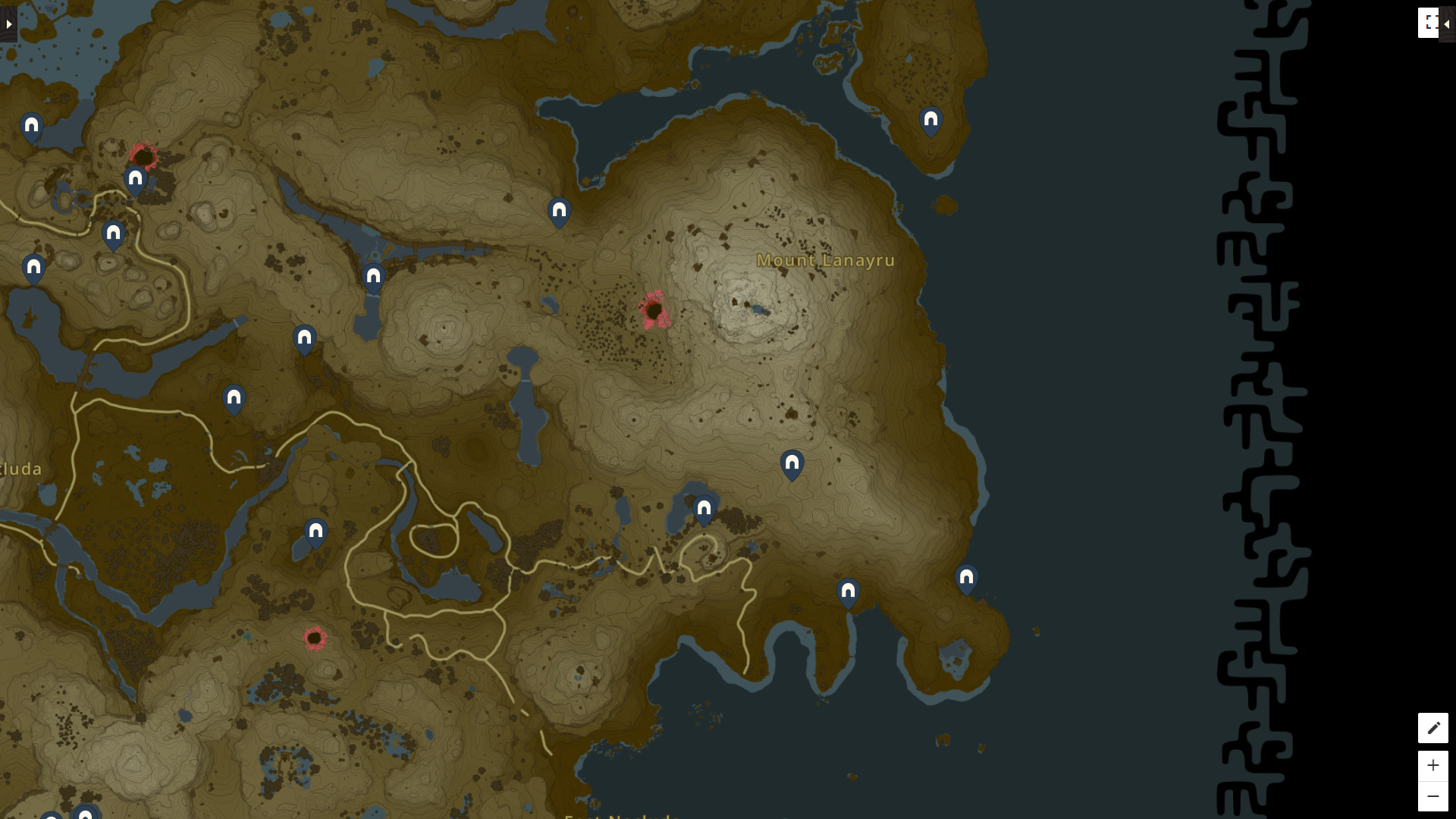Viewport: 1456px width, 819px height.
Task: Click the pin on the southeastern coastline peninsula
Action: pos(967,578)
